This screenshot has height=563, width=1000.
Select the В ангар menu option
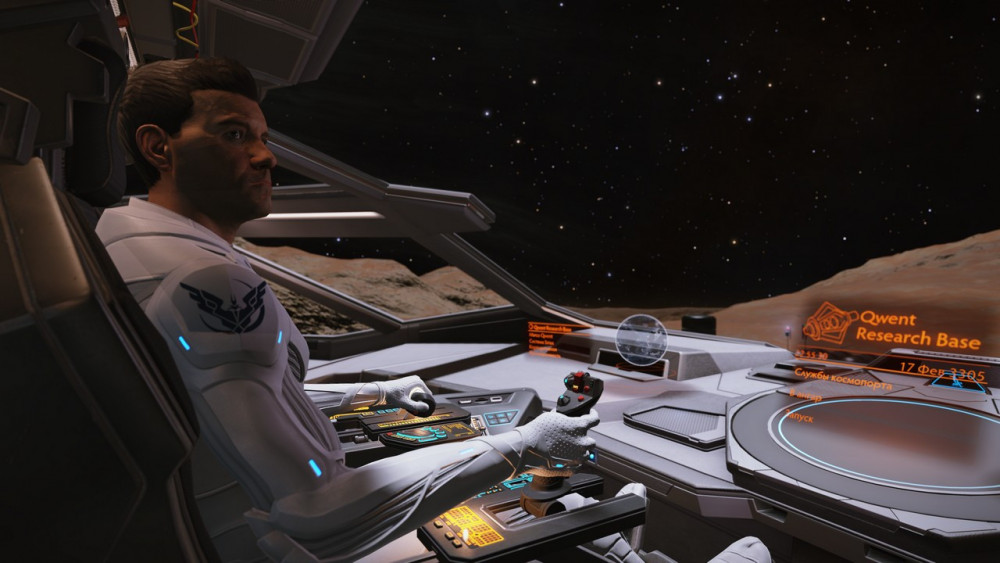(x=805, y=396)
